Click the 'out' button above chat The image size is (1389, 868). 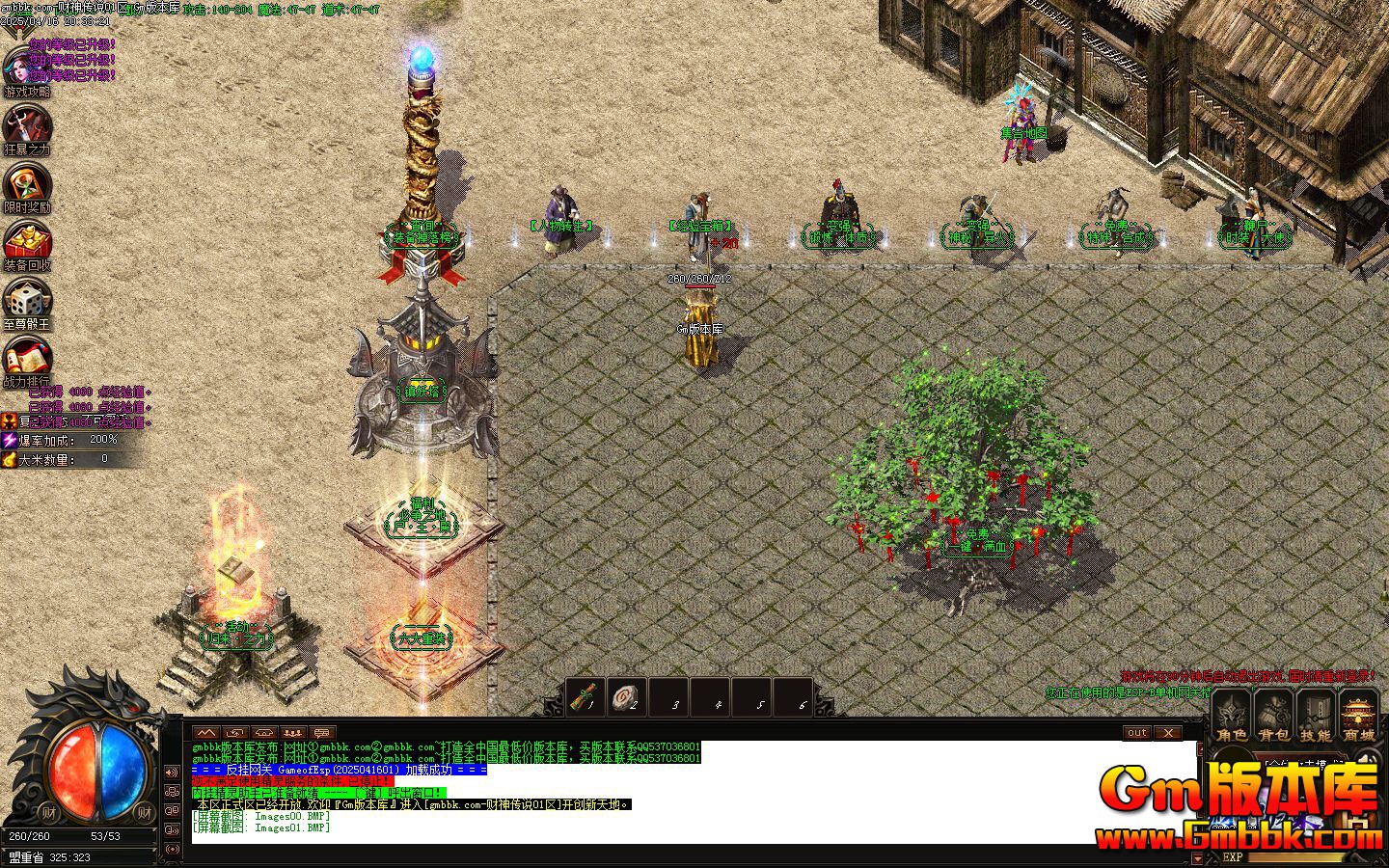pyautogui.click(x=1137, y=733)
